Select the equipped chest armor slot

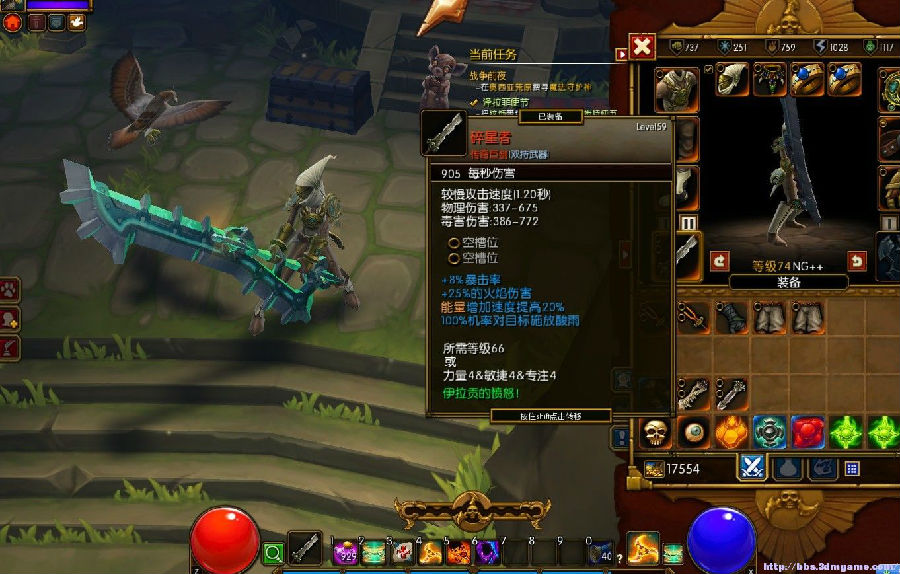tap(677, 88)
